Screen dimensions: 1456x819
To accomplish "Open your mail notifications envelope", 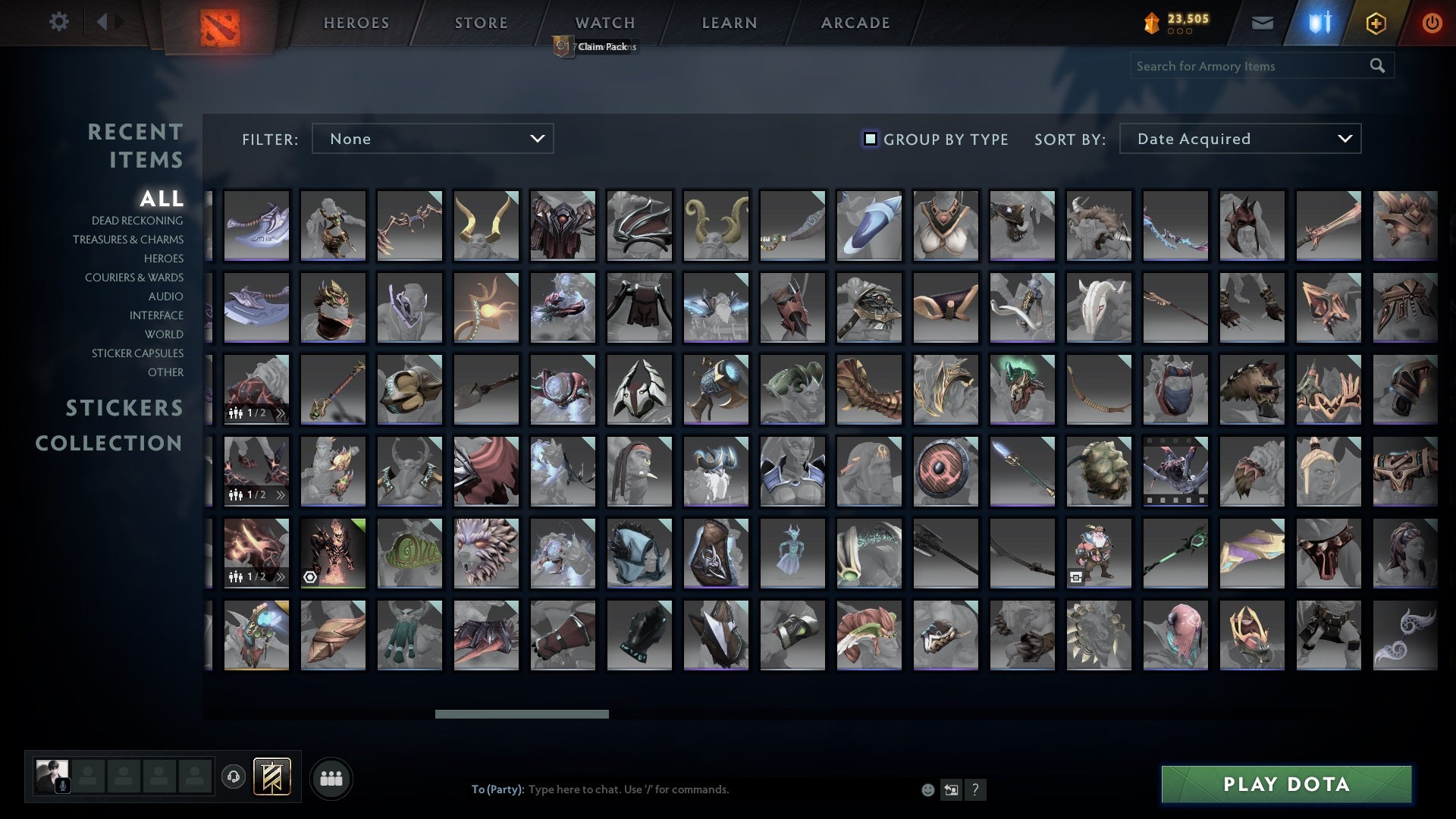I will 1263,23.
